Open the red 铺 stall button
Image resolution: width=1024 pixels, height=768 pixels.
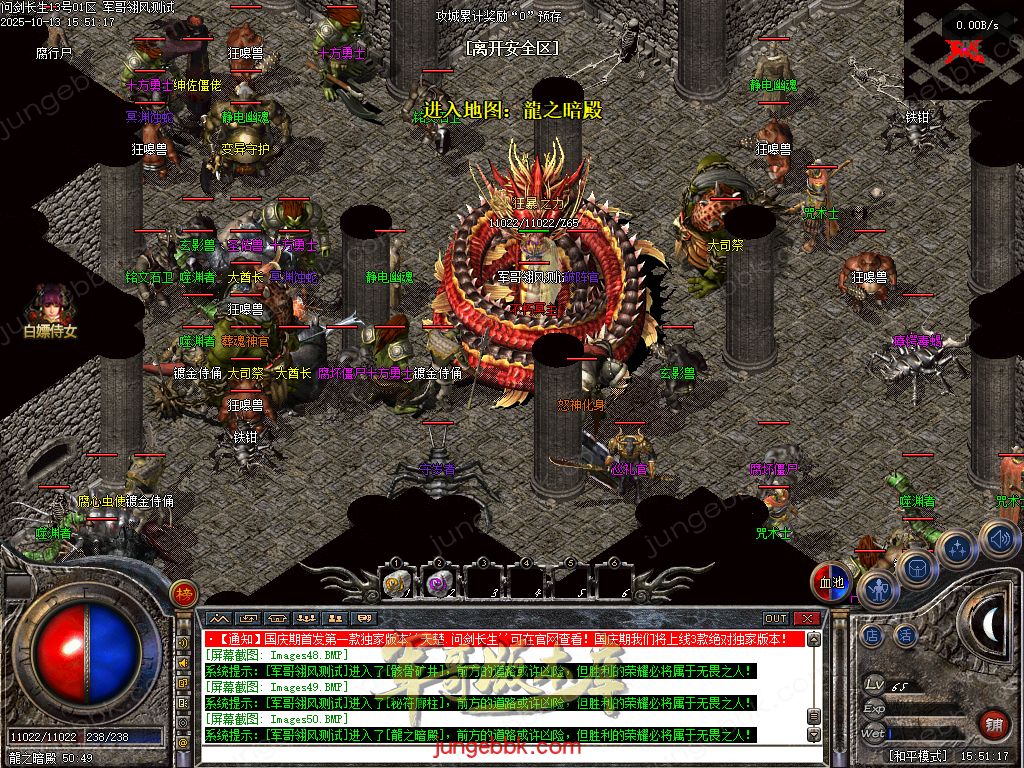coord(994,724)
